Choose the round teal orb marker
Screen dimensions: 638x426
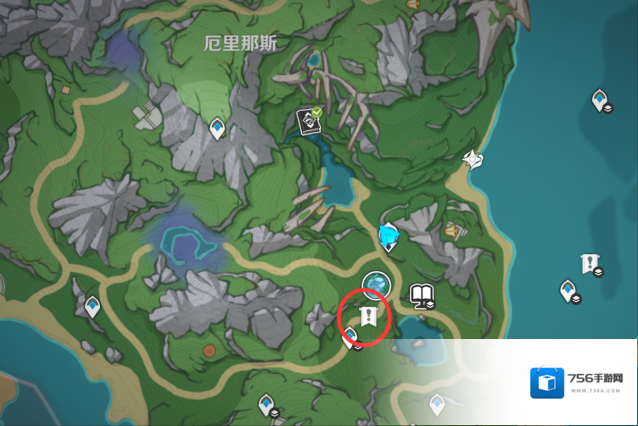click(x=376, y=285)
